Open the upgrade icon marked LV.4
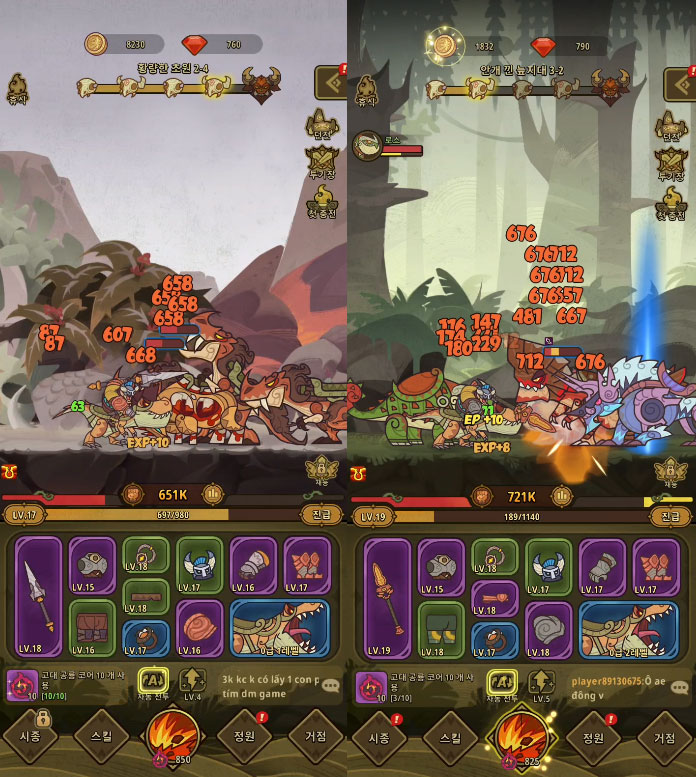696x777 pixels. (x=193, y=685)
